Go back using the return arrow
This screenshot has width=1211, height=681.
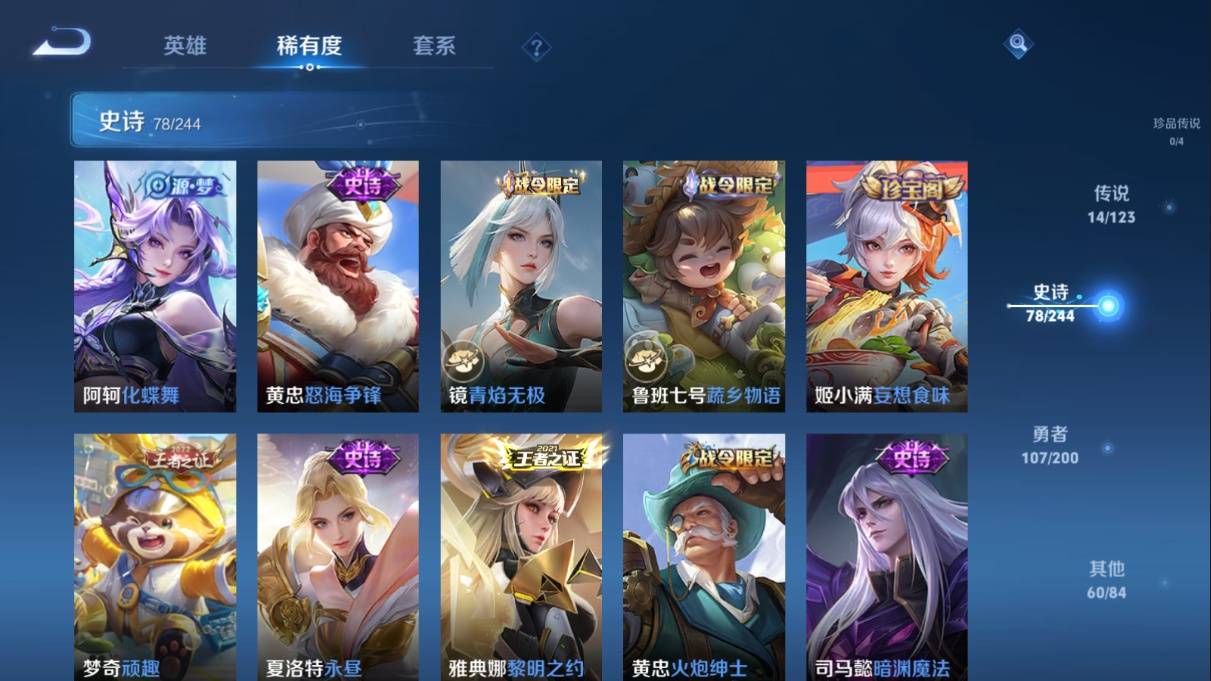pos(62,43)
